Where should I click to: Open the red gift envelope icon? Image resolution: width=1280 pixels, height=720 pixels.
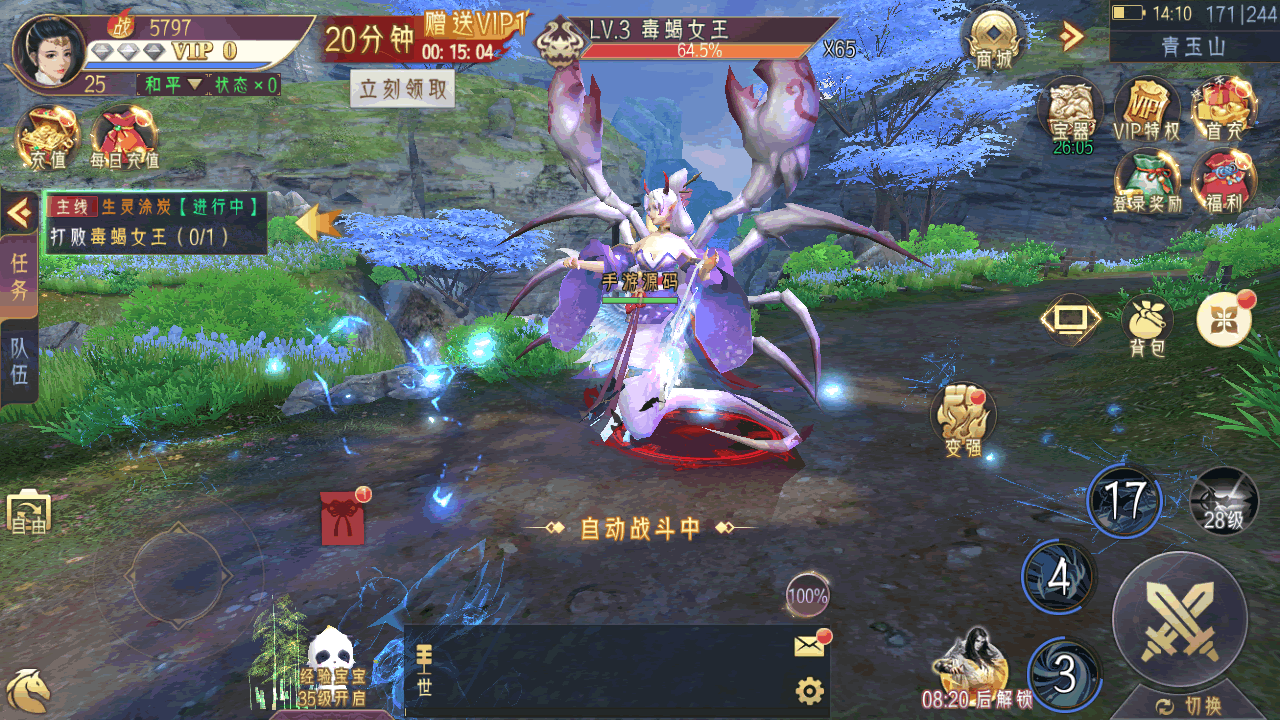coord(342,518)
